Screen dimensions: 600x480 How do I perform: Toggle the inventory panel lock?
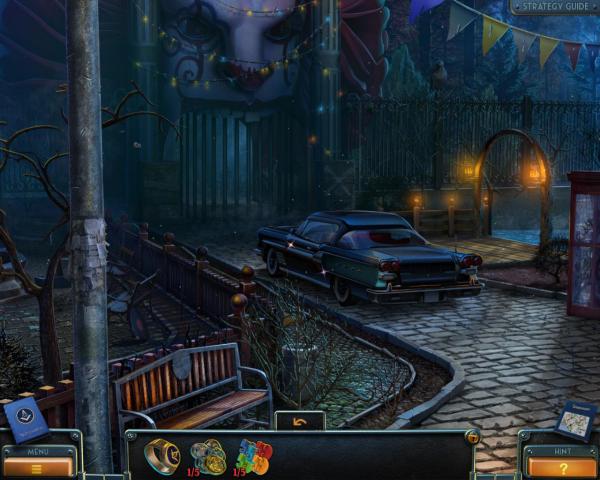pos(471,437)
